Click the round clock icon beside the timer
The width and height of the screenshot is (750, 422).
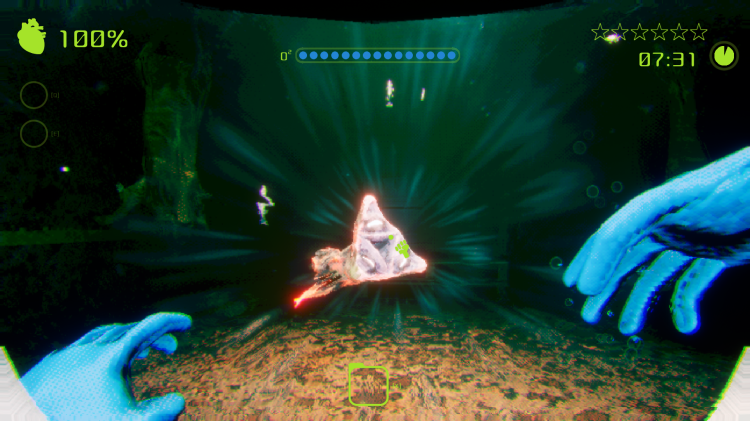(x=722, y=57)
